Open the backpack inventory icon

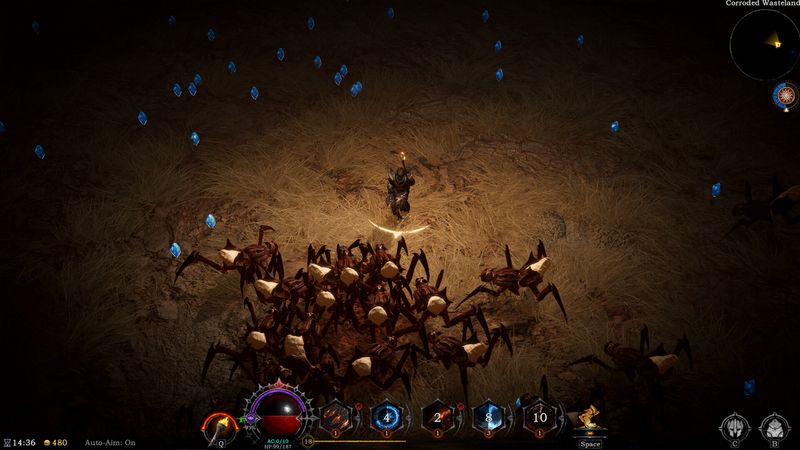point(773,427)
